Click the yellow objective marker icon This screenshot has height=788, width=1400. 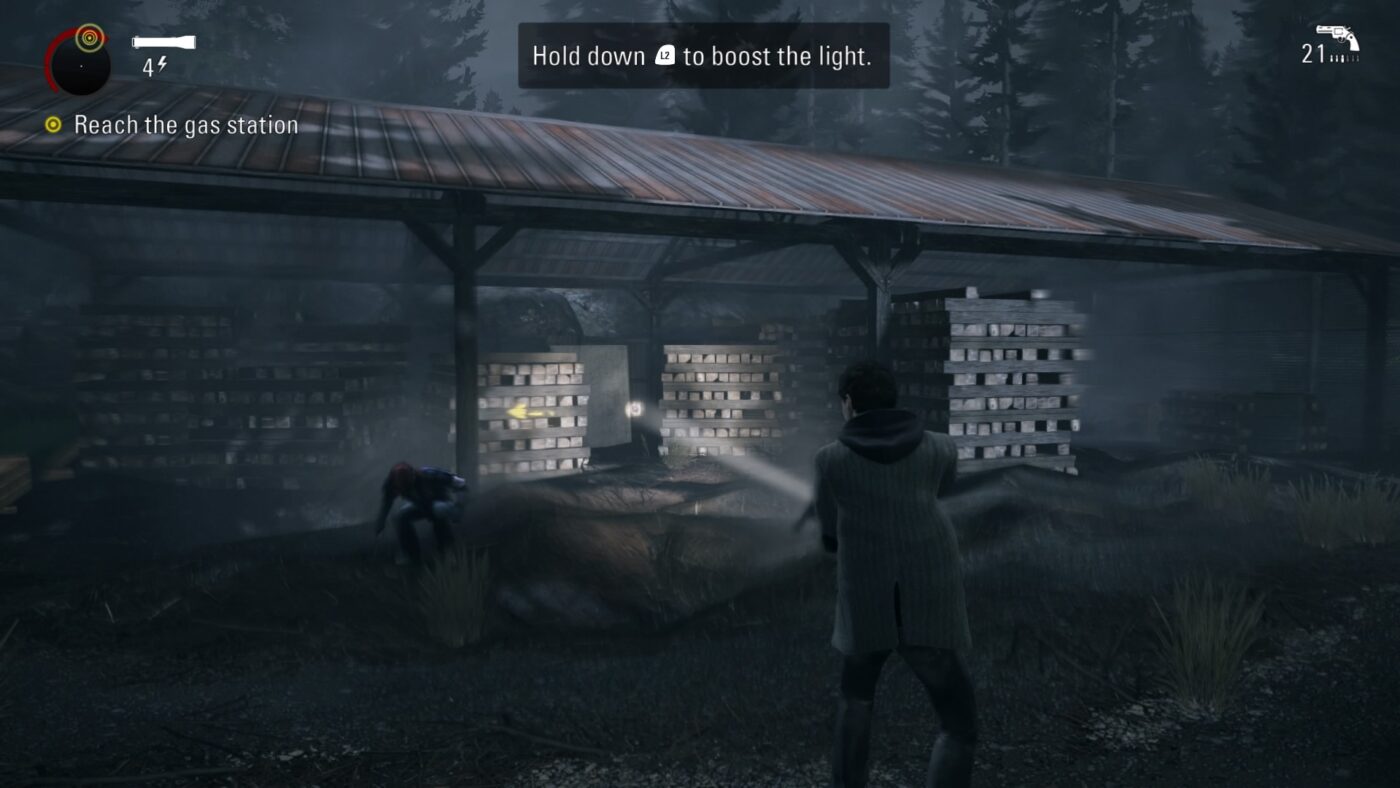pyautogui.click(x=52, y=124)
